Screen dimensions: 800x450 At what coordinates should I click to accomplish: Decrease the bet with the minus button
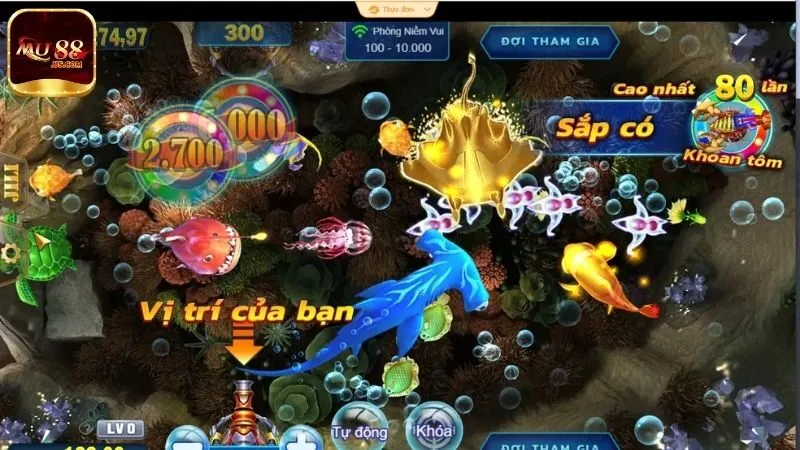[186, 439]
